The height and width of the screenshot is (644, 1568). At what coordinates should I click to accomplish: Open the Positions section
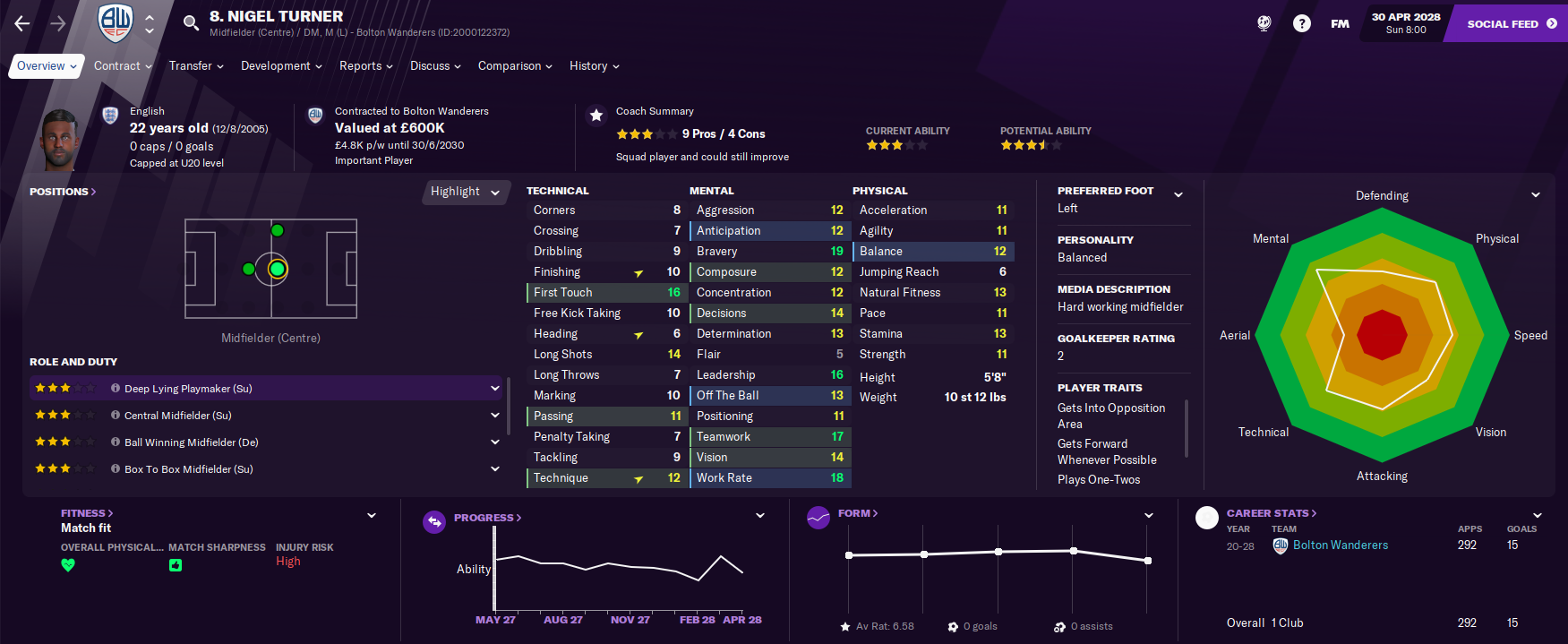coord(62,192)
